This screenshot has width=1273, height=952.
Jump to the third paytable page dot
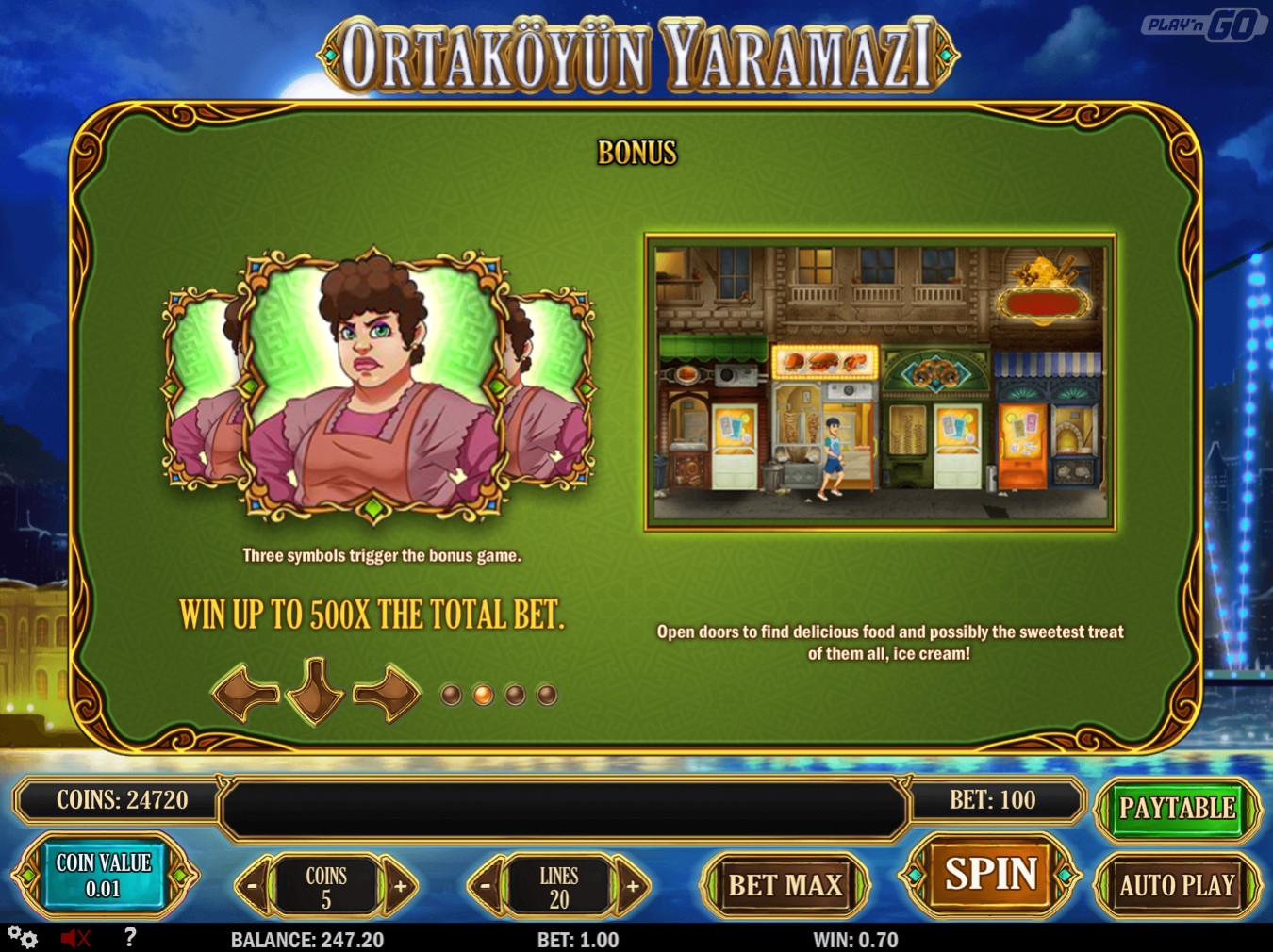515,696
